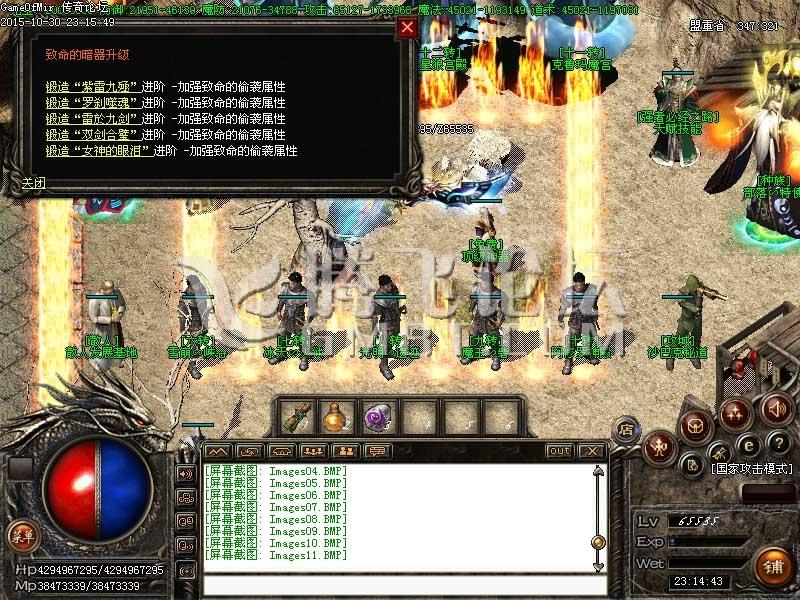
Task: Choose the 锻造“紫雷九殛” forging option
Action: point(93,87)
